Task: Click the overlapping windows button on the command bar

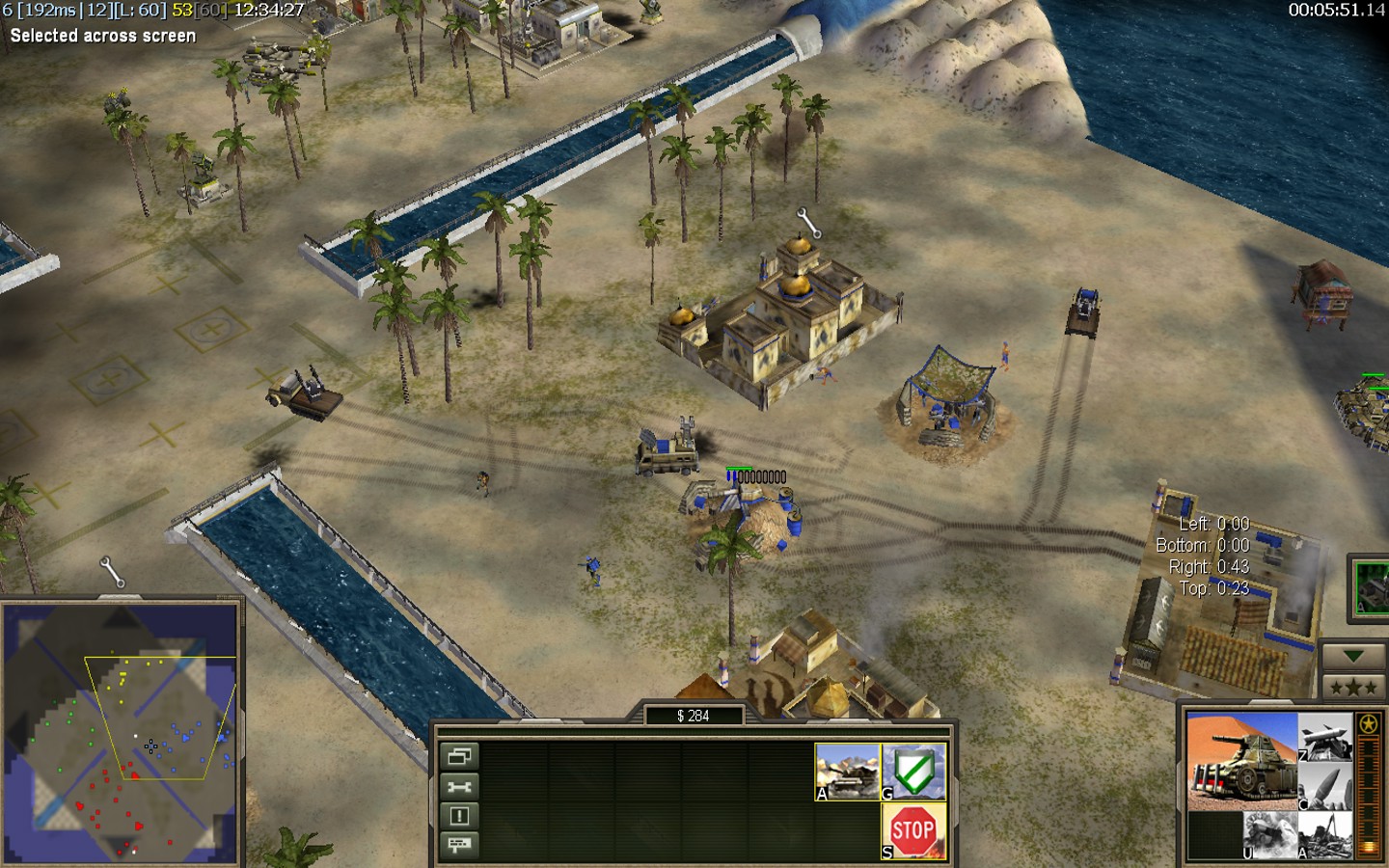Action: click(459, 756)
